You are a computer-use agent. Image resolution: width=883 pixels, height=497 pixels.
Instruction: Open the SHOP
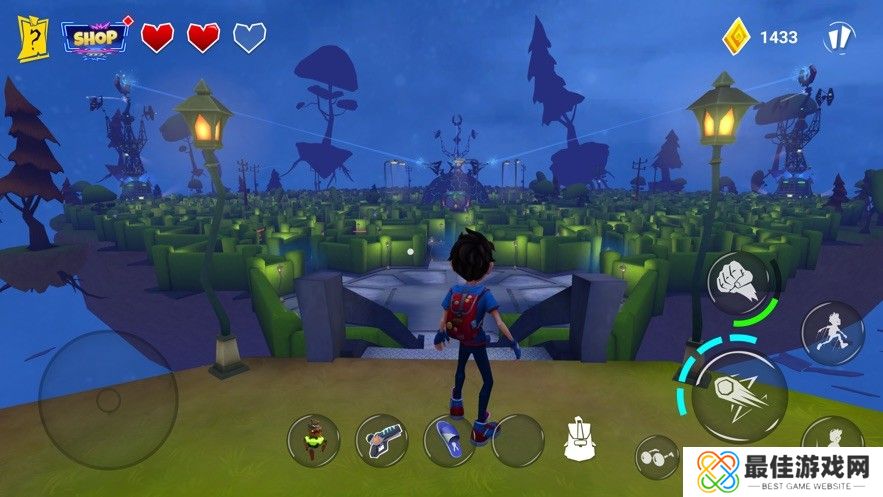pos(97,38)
